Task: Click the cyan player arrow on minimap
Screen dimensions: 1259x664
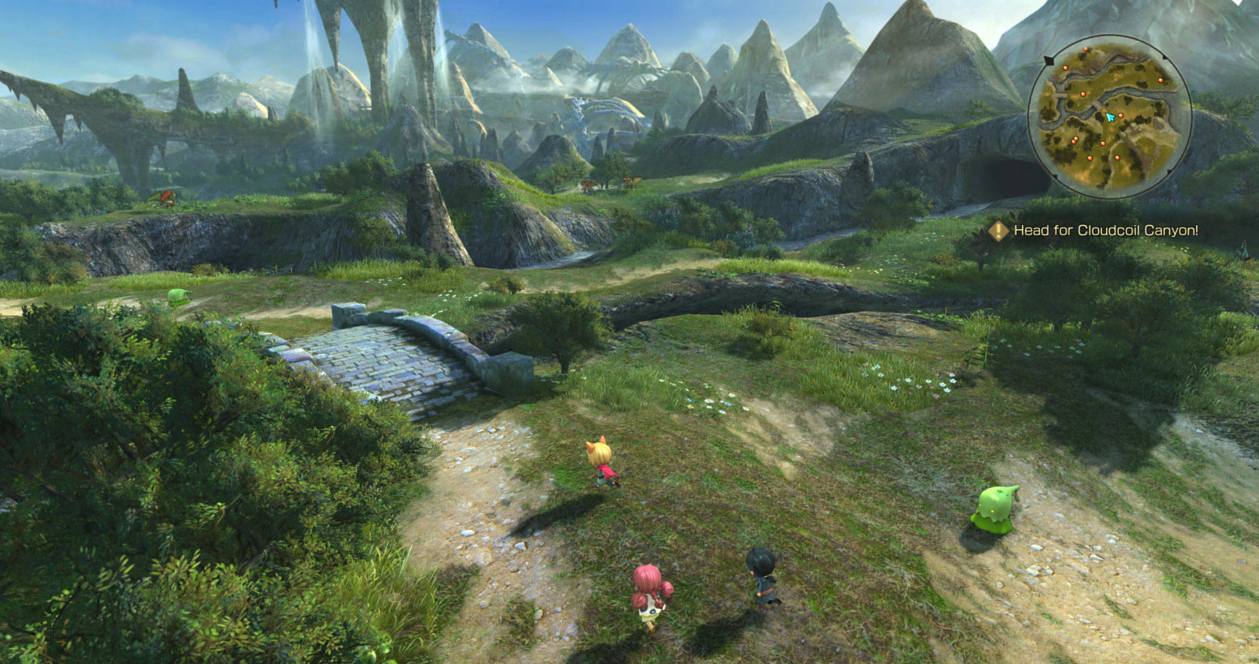Action: click(1109, 117)
